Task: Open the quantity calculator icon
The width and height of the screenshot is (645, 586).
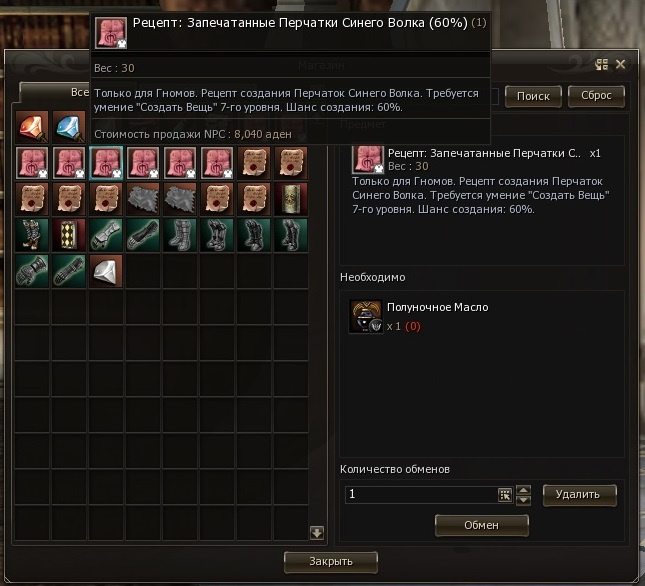Action: [505, 494]
